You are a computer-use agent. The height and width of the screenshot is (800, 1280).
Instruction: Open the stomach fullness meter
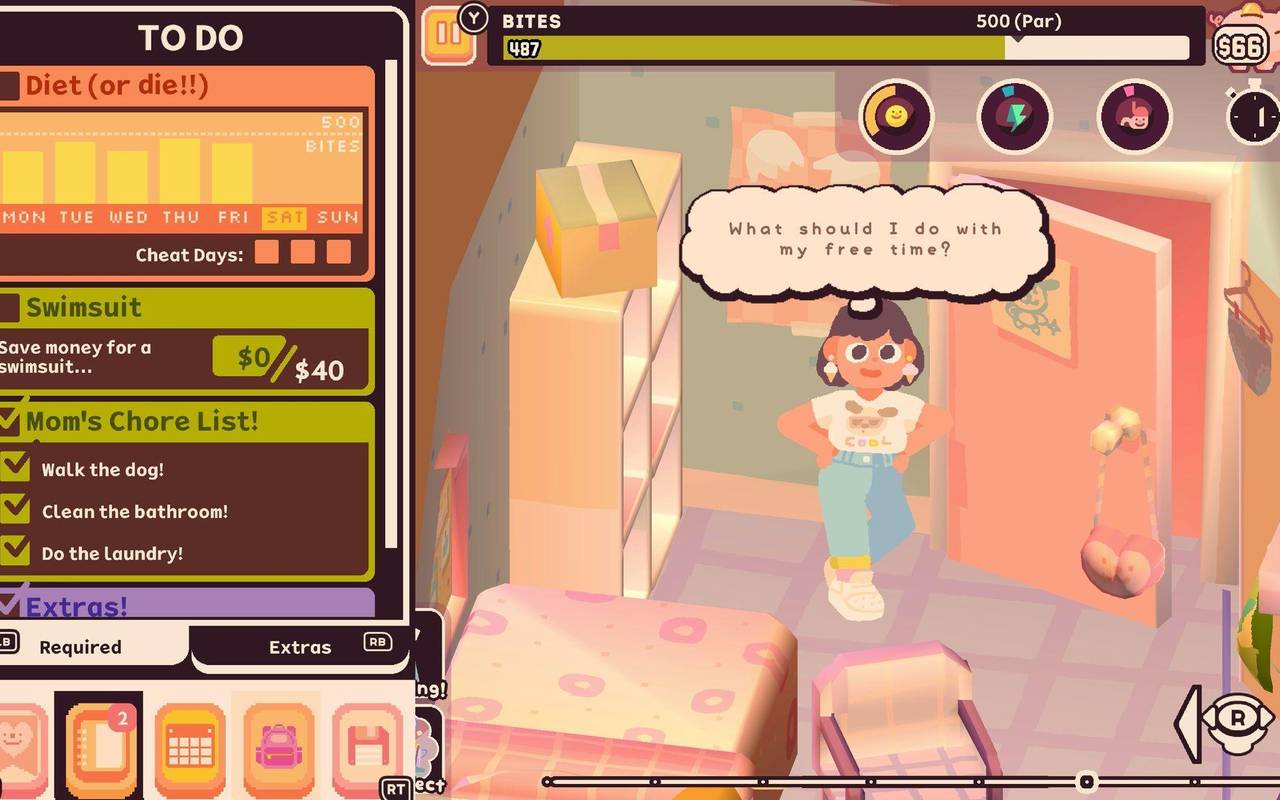pos(1132,118)
